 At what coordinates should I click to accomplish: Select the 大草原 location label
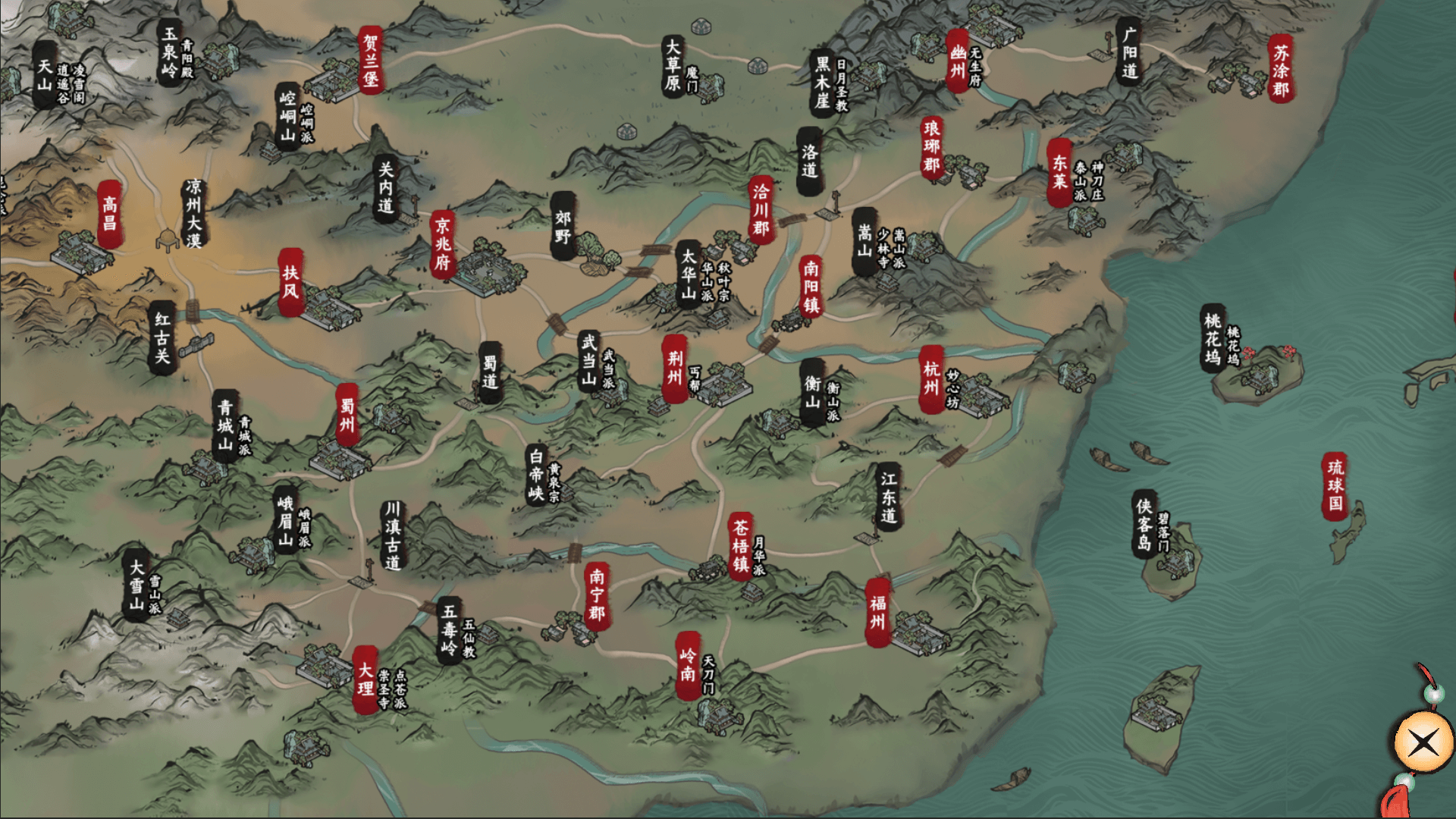pos(672,65)
